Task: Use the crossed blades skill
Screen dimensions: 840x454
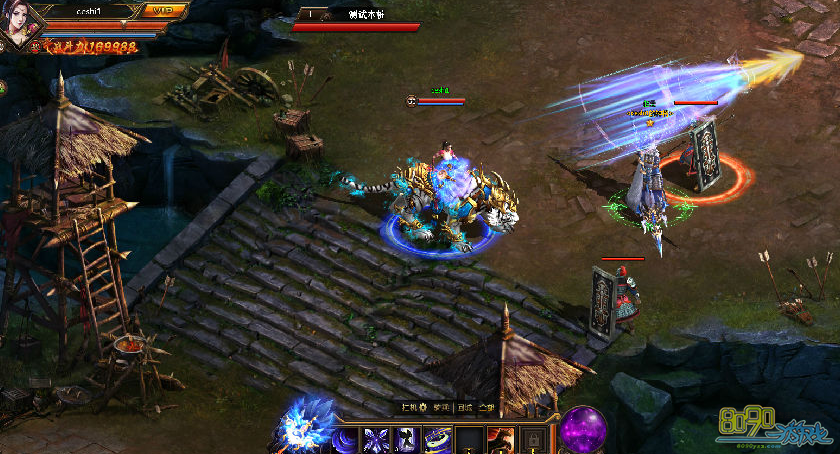Action: pos(377,440)
